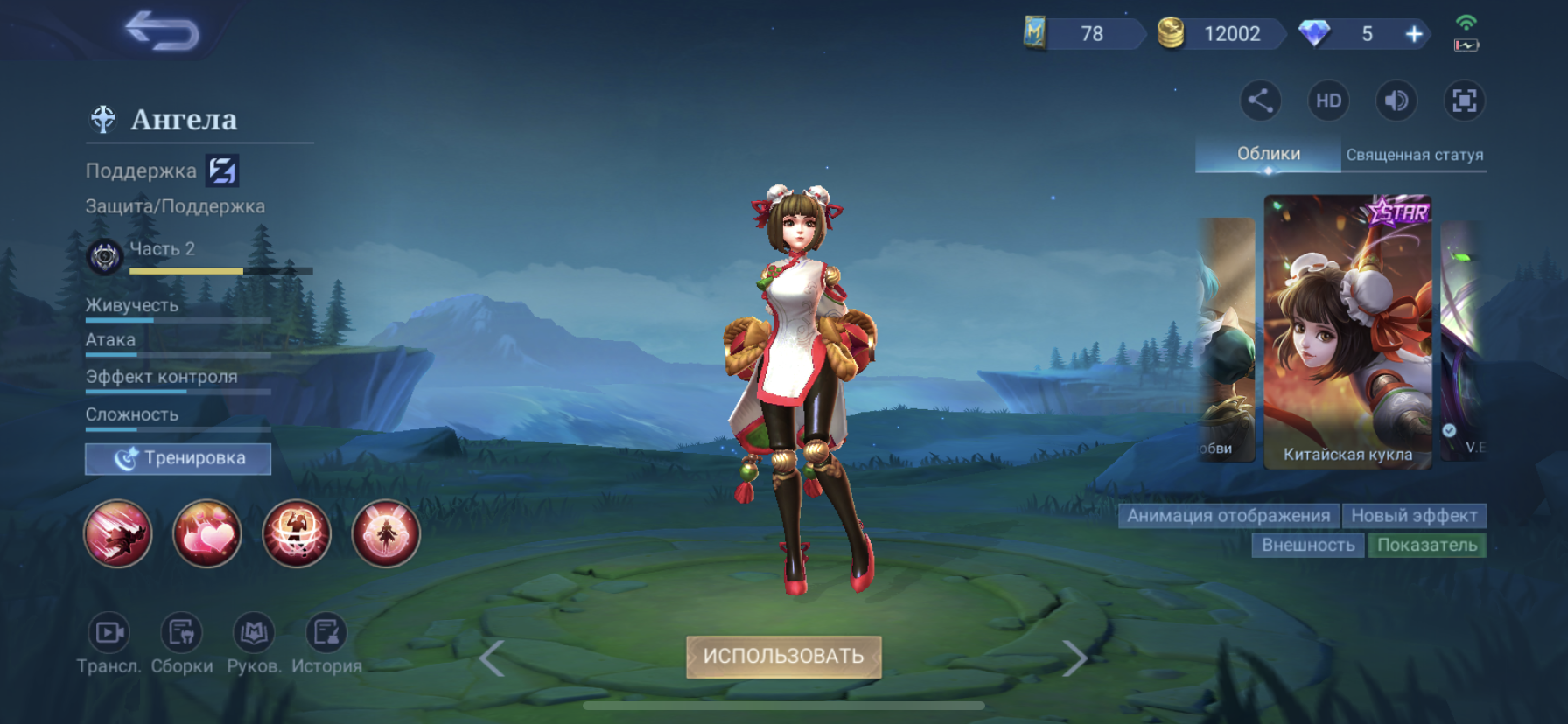The width and height of the screenshot is (1568, 724).
Task: Choose the Китайская кукла skin card
Action: click(x=1347, y=332)
